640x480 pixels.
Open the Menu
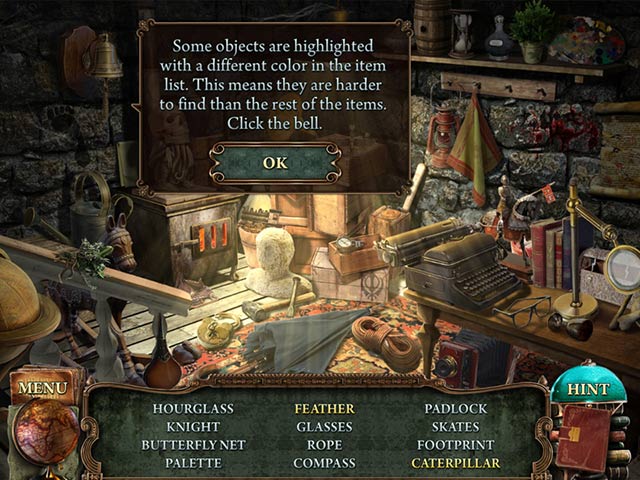coord(42,387)
